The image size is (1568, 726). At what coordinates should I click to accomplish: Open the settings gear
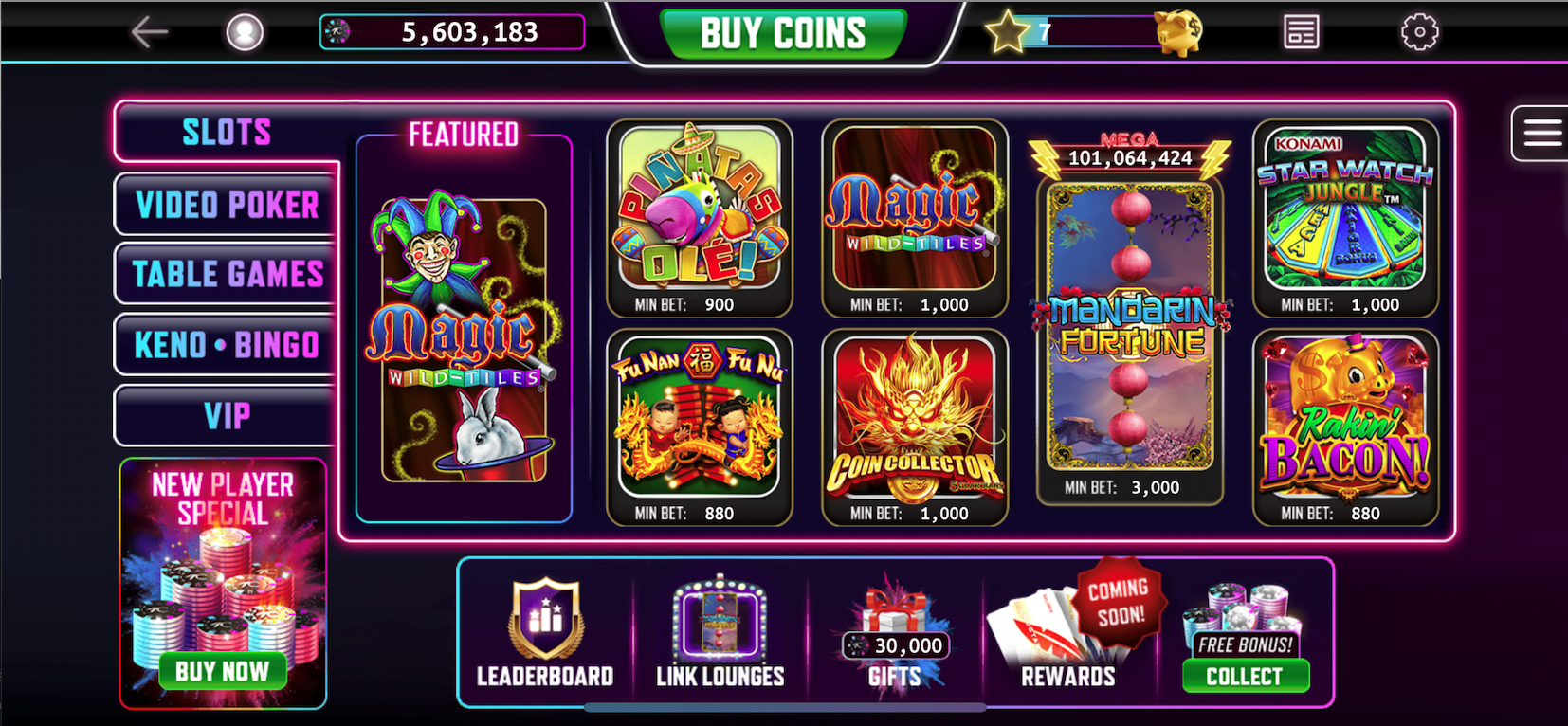coord(1419,30)
